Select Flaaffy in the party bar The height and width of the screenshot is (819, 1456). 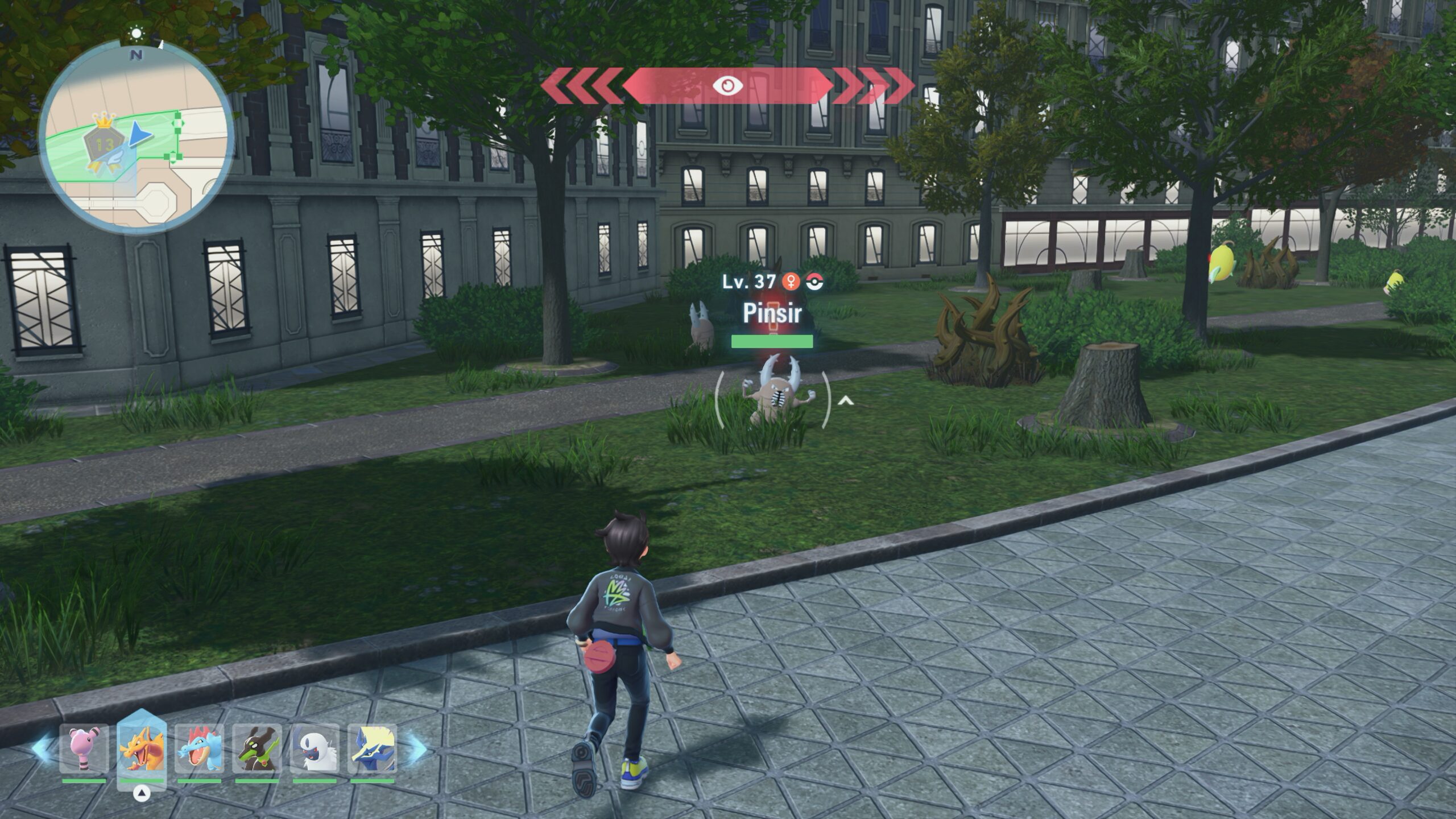coord(84,748)
